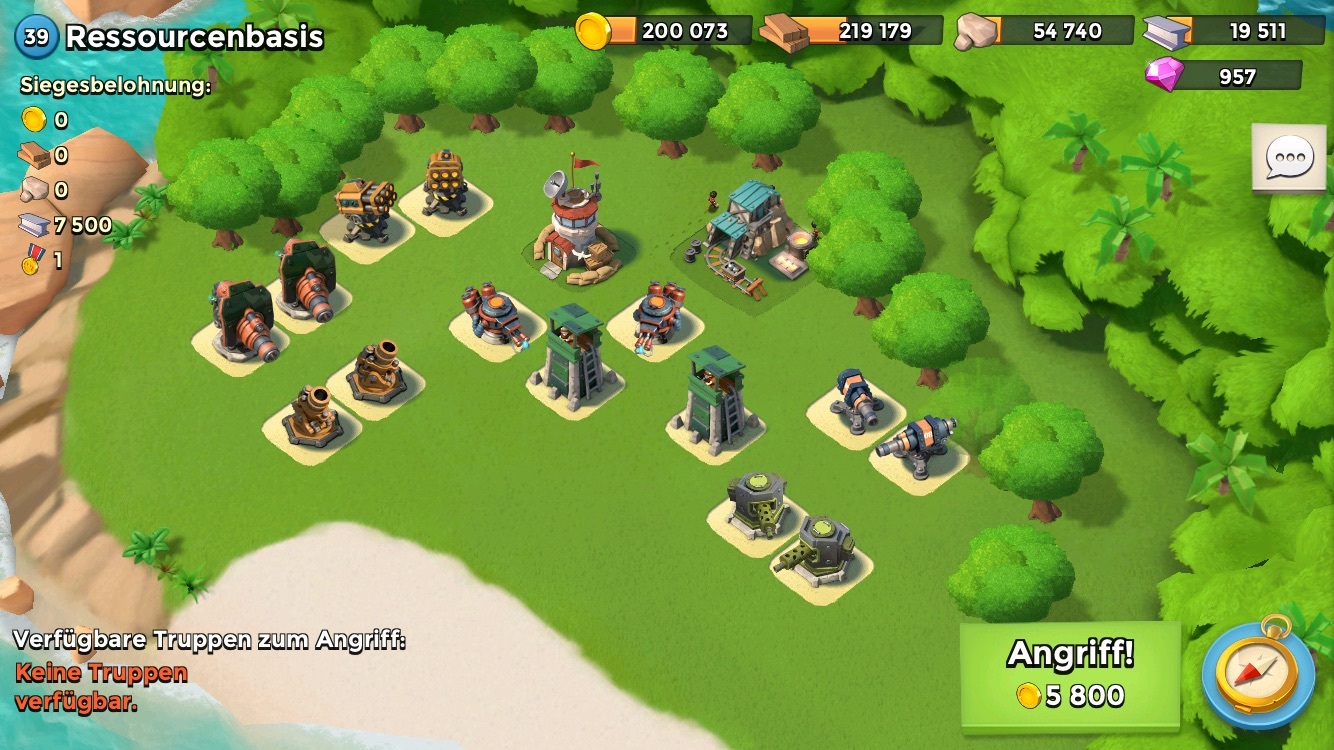Open the chat speech bubble
The image size is (1334, 750).
point(1288,158)
